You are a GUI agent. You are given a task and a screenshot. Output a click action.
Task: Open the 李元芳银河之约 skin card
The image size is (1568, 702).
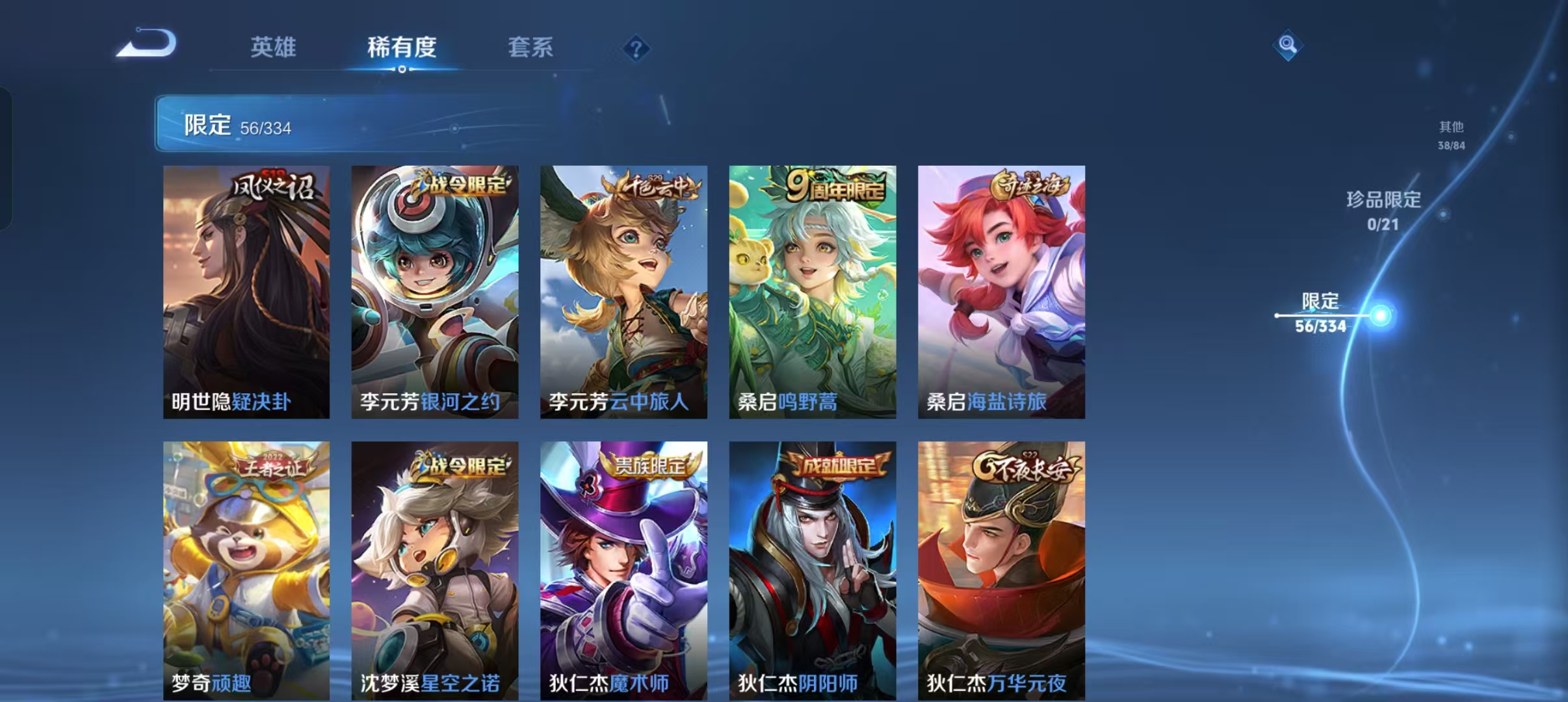[x=434, y=292]
